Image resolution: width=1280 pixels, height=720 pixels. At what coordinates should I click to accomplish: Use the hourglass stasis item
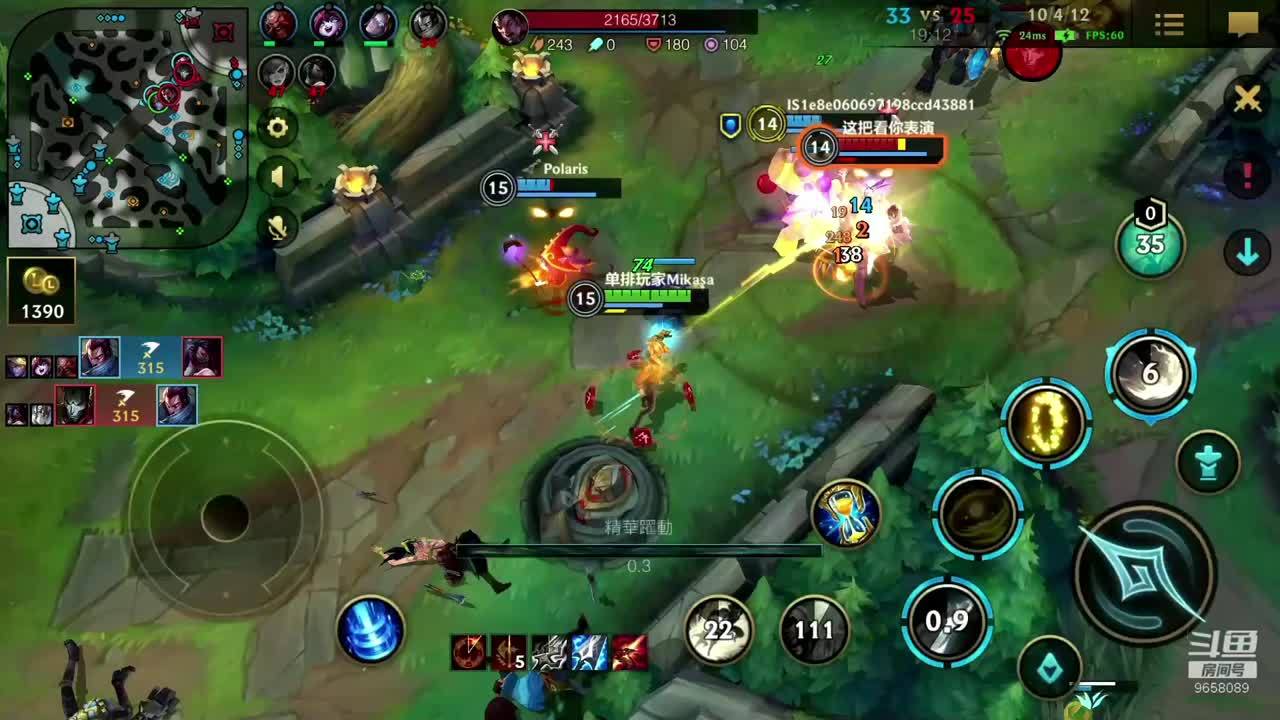846,514
